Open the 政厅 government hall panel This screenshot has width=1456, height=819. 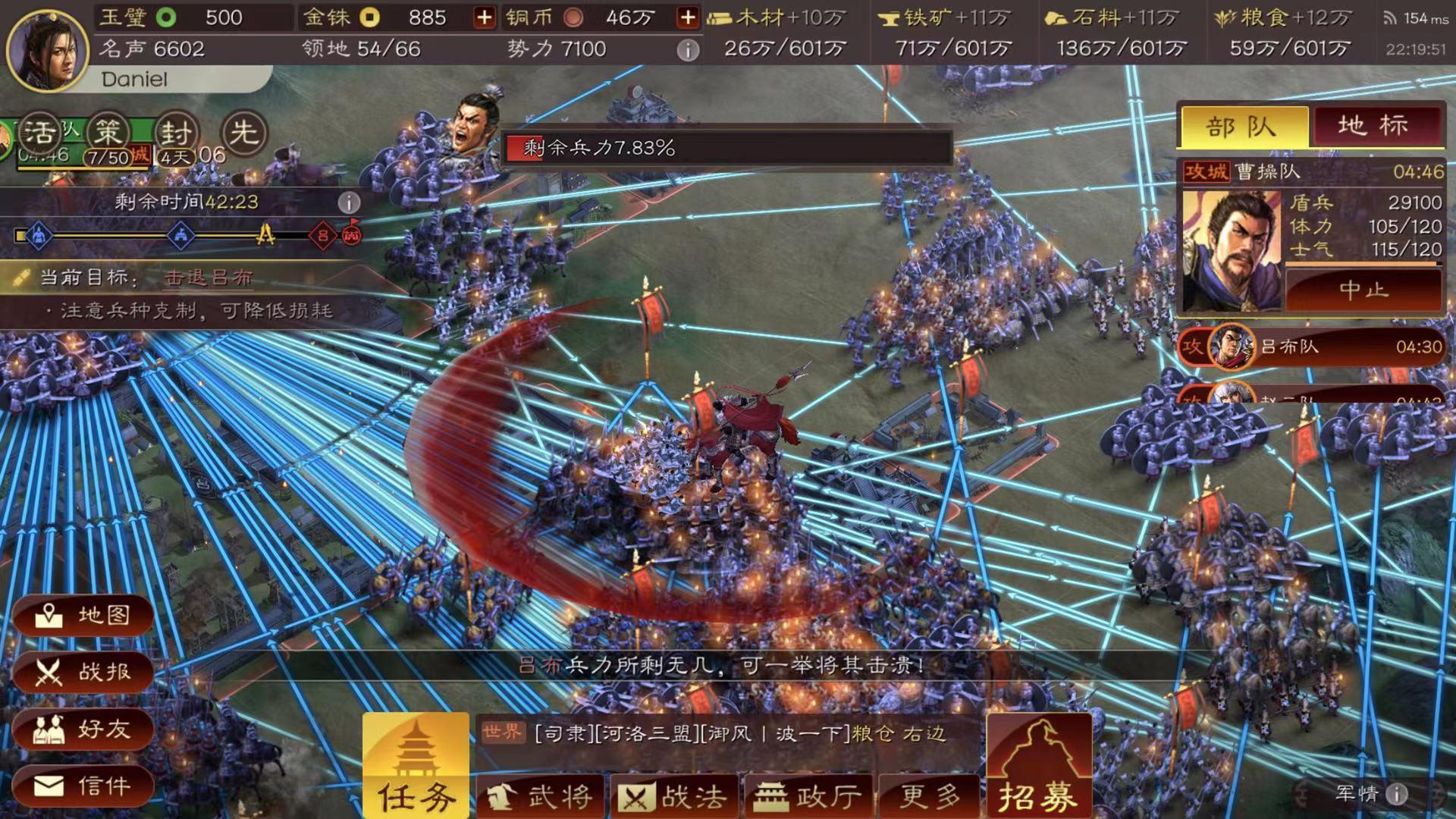[808, 795]
